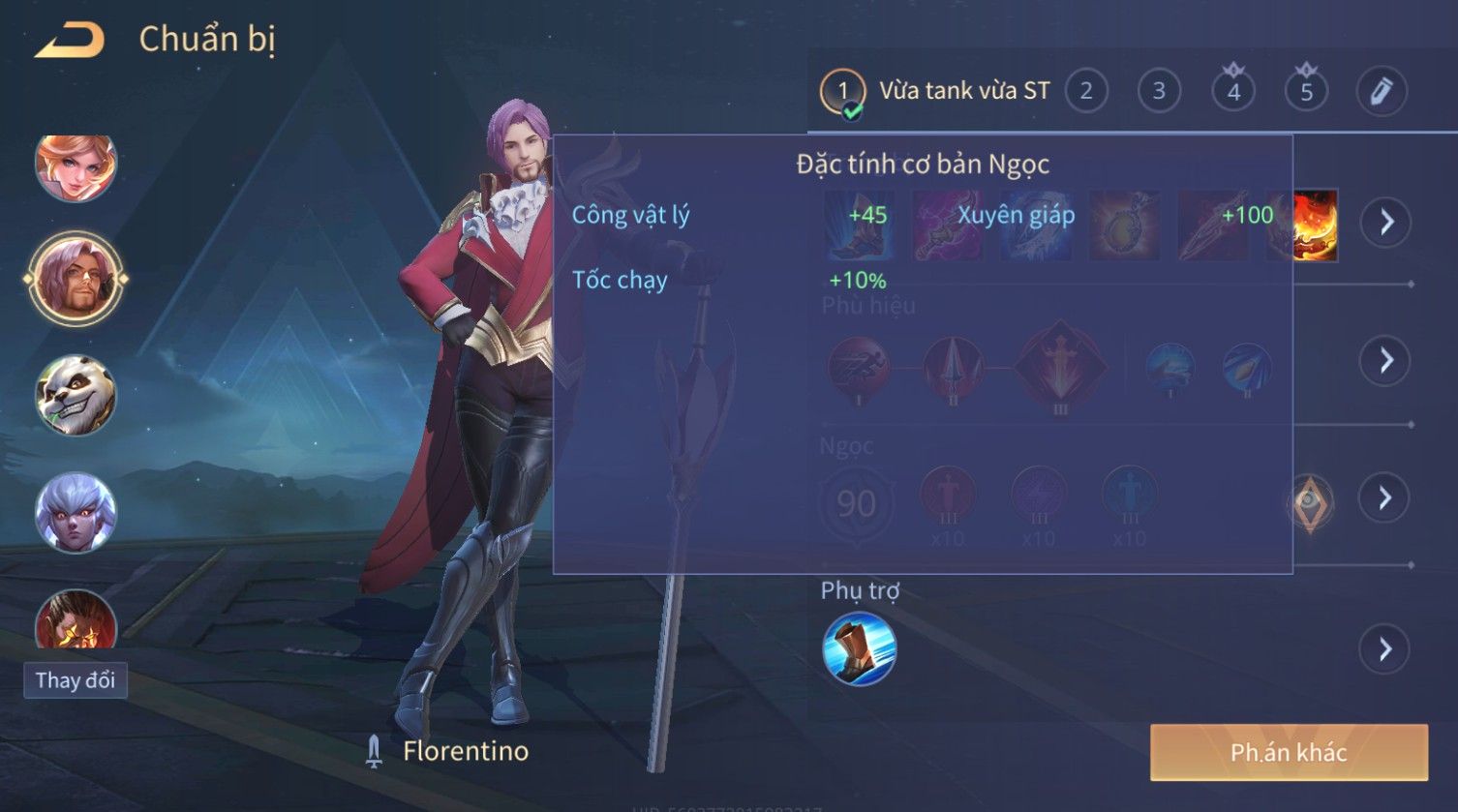Switch to build preset 2
The image size is (1458, 812).
[x=1086, y=91]
